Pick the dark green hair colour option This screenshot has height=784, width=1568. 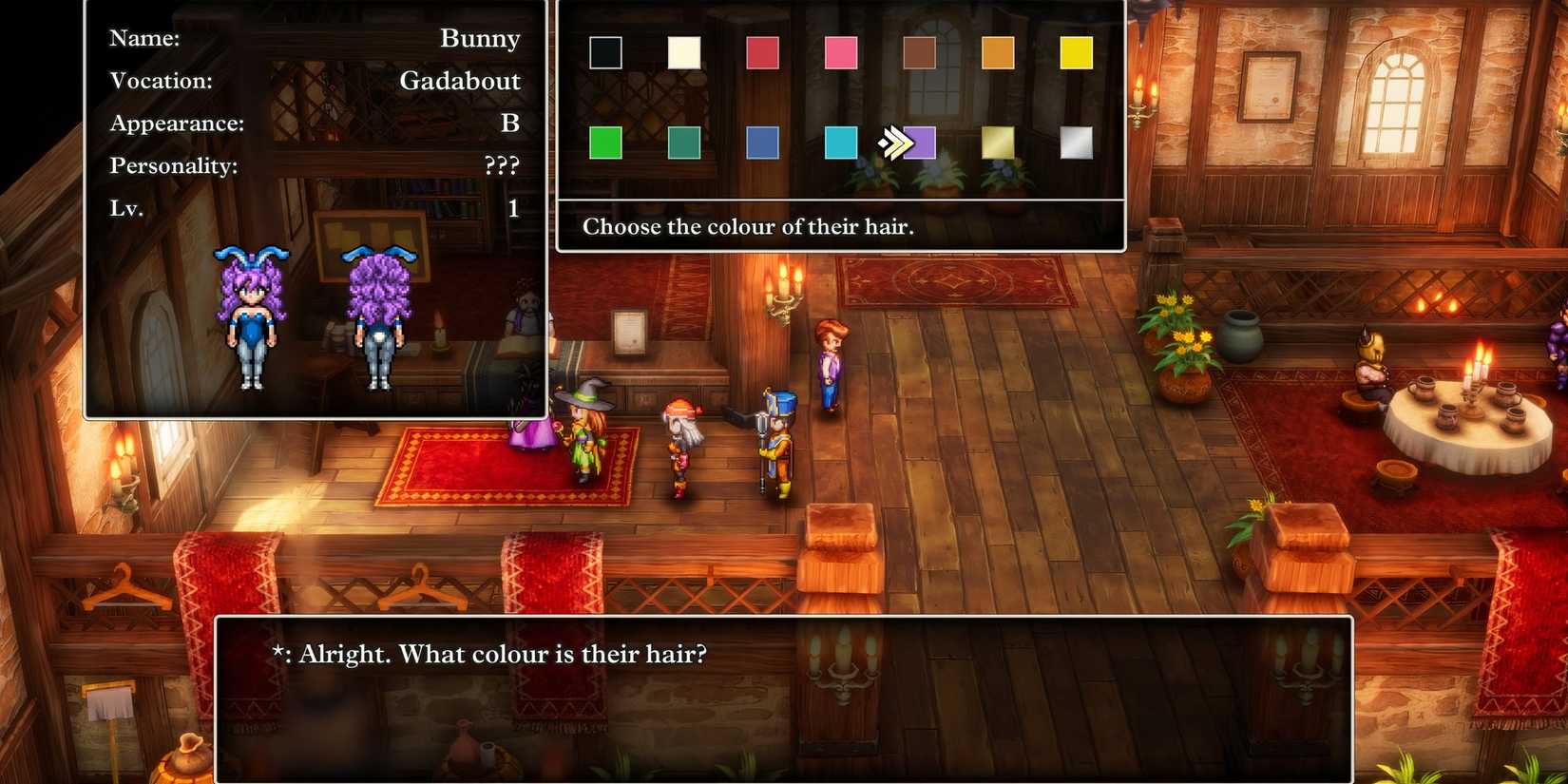click(684, 143)
